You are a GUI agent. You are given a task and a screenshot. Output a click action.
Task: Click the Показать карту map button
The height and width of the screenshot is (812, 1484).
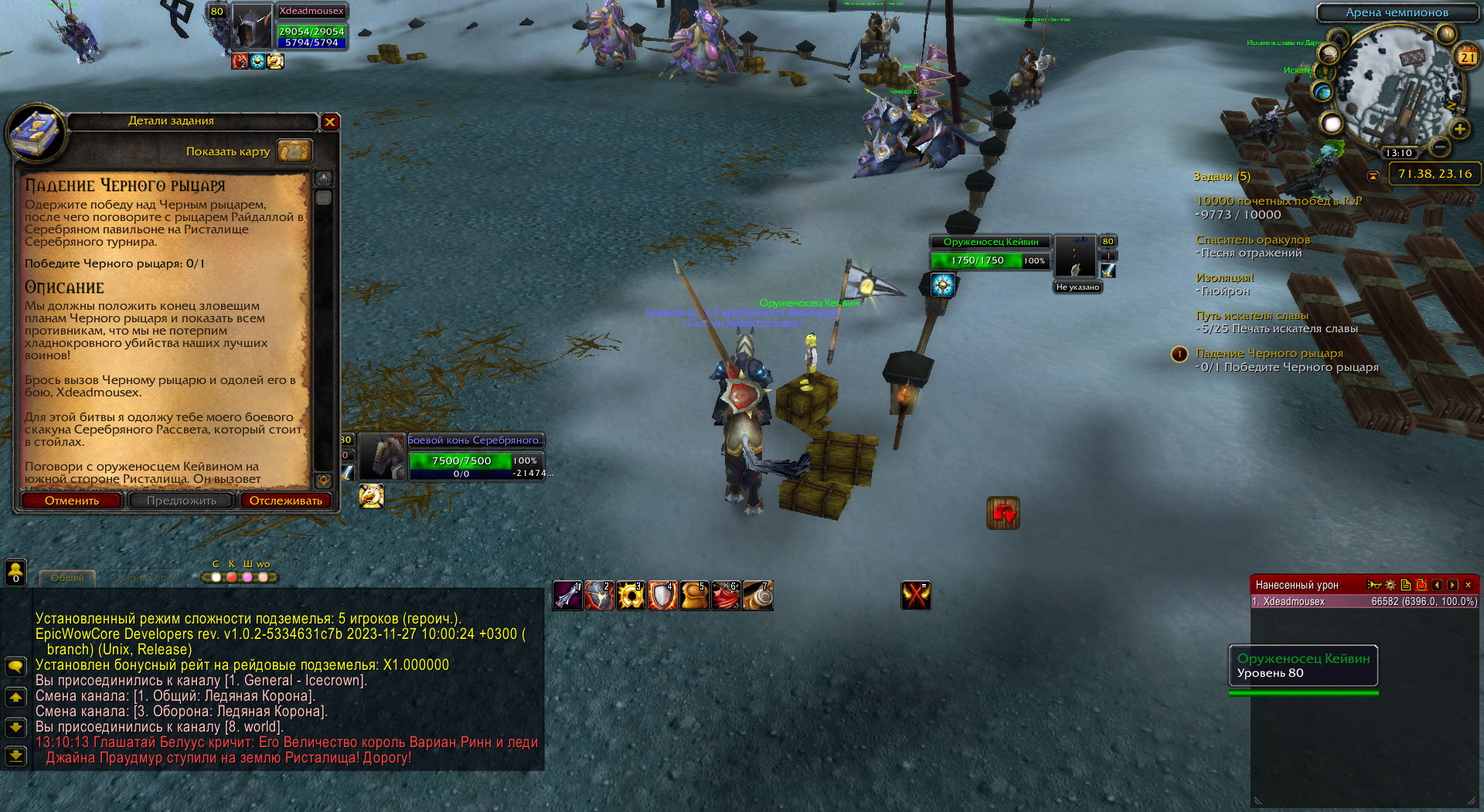(x=294, y=151)
